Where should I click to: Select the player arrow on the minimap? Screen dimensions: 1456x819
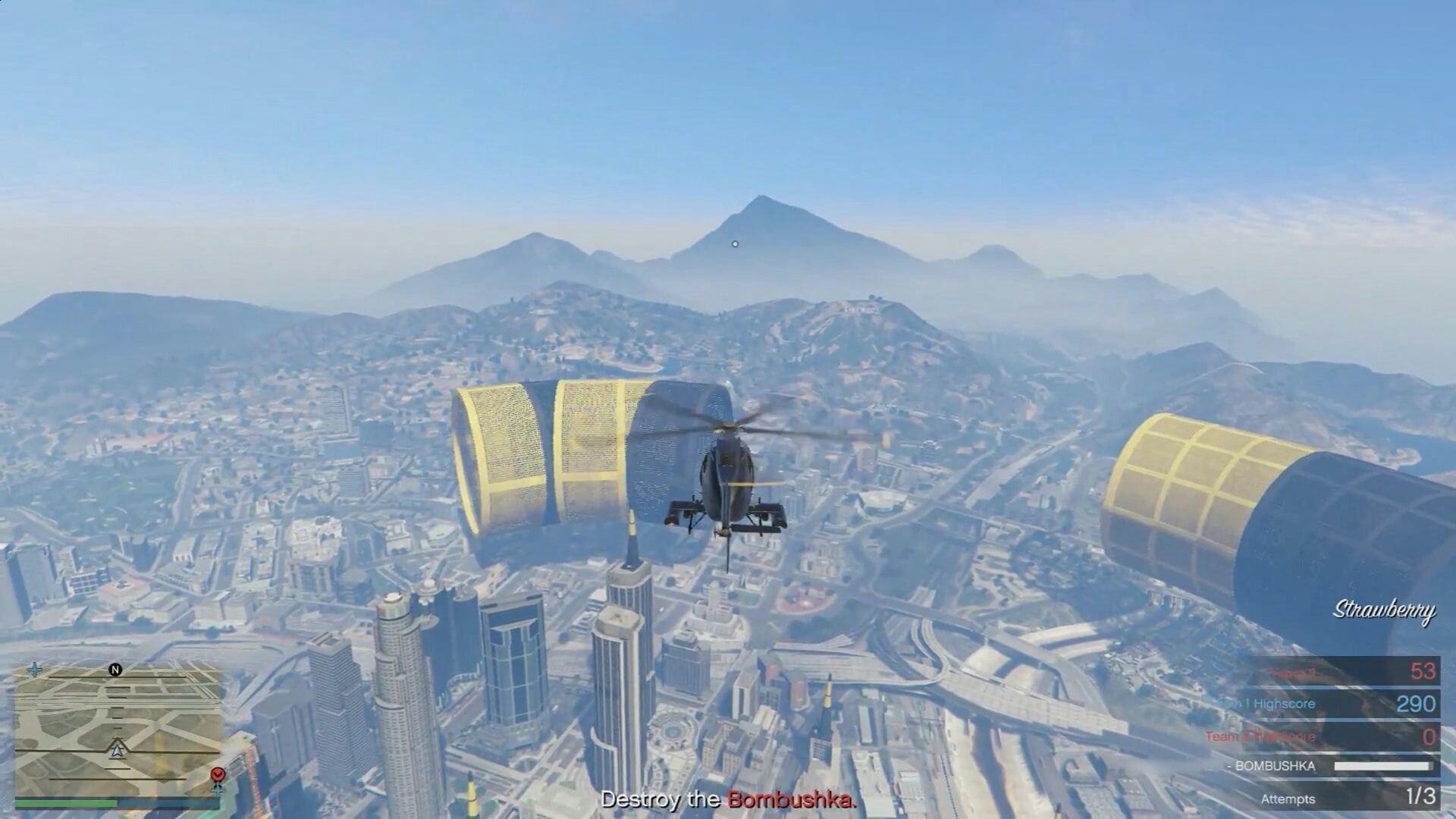click(118, 750)
